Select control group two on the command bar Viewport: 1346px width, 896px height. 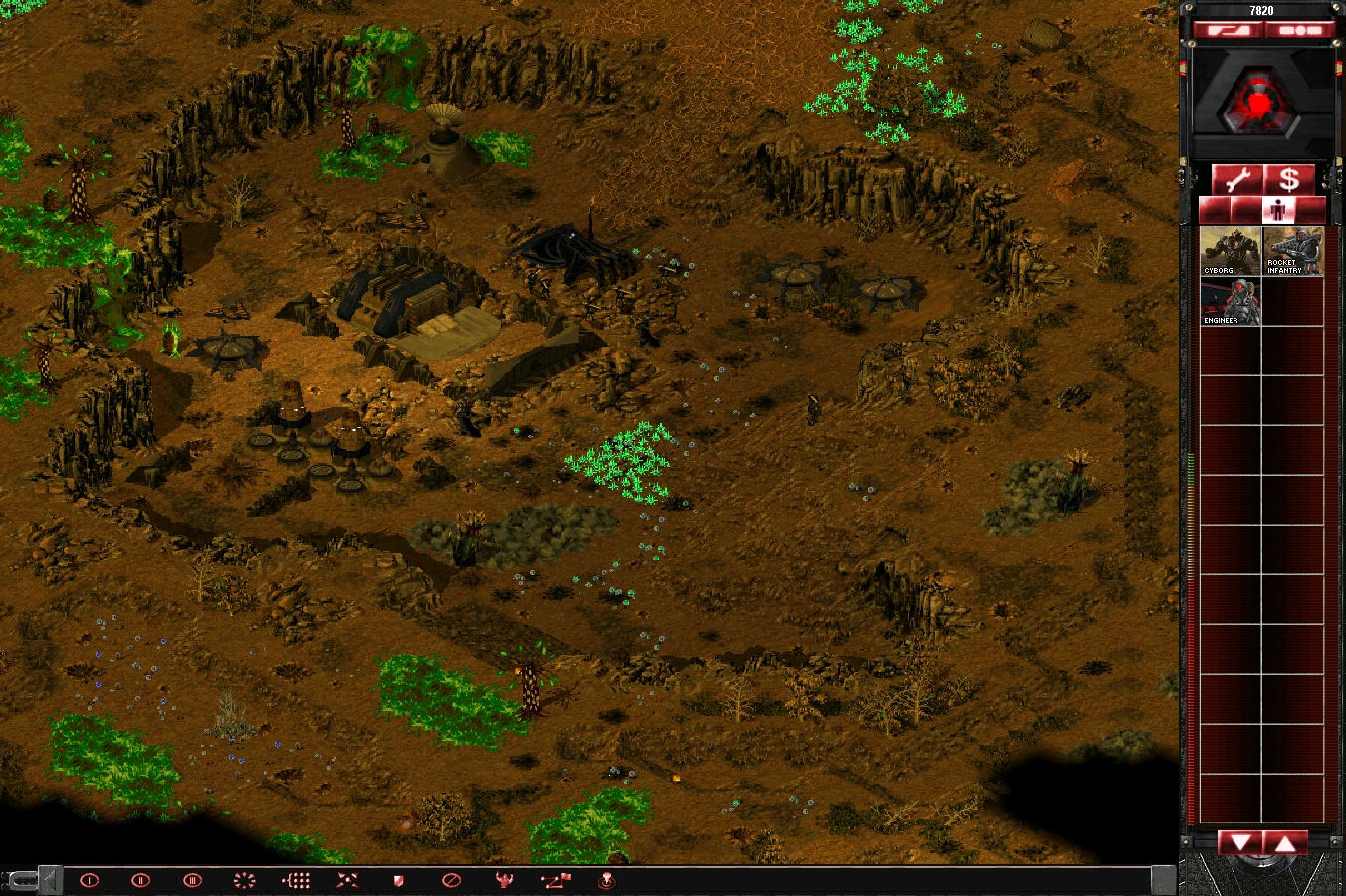(141, 880)
